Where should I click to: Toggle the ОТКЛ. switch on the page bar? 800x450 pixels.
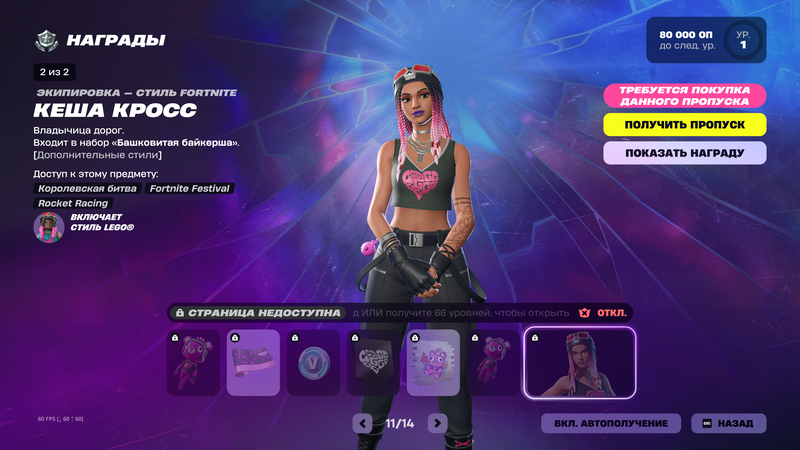click(x=606, y=313)
